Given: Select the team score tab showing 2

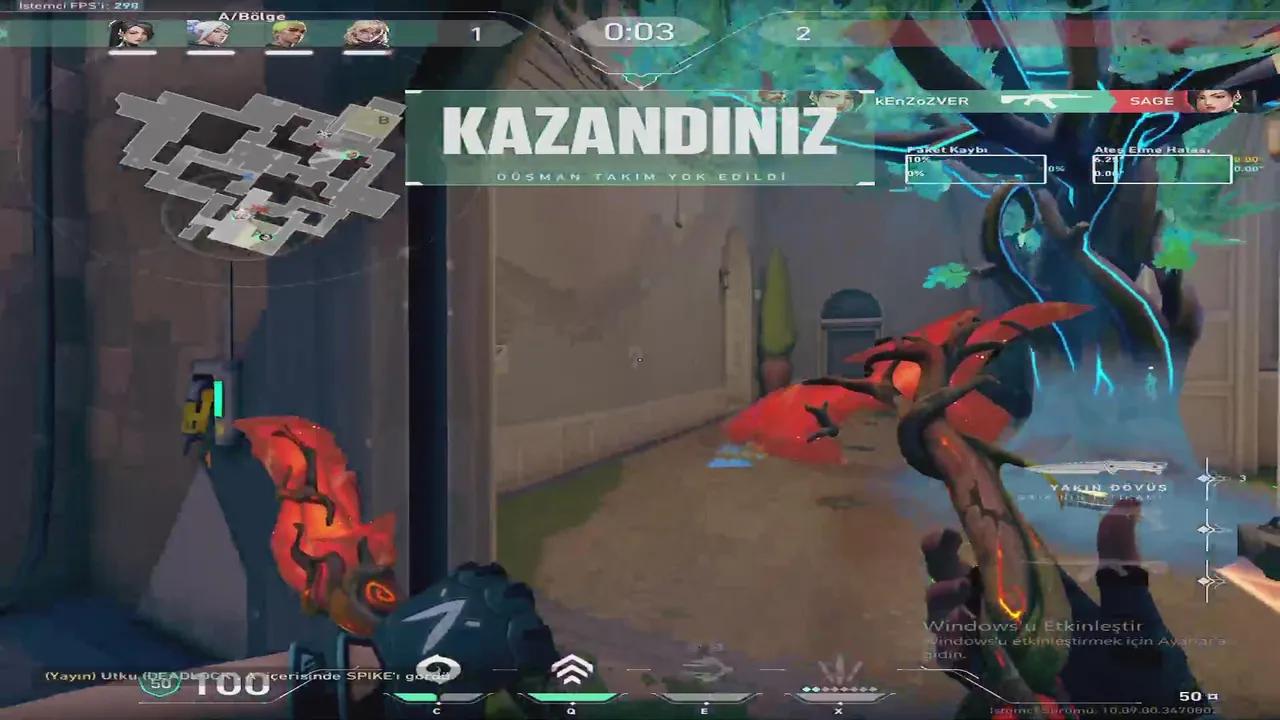Looking at the screenshot, I should click(803, 33).
